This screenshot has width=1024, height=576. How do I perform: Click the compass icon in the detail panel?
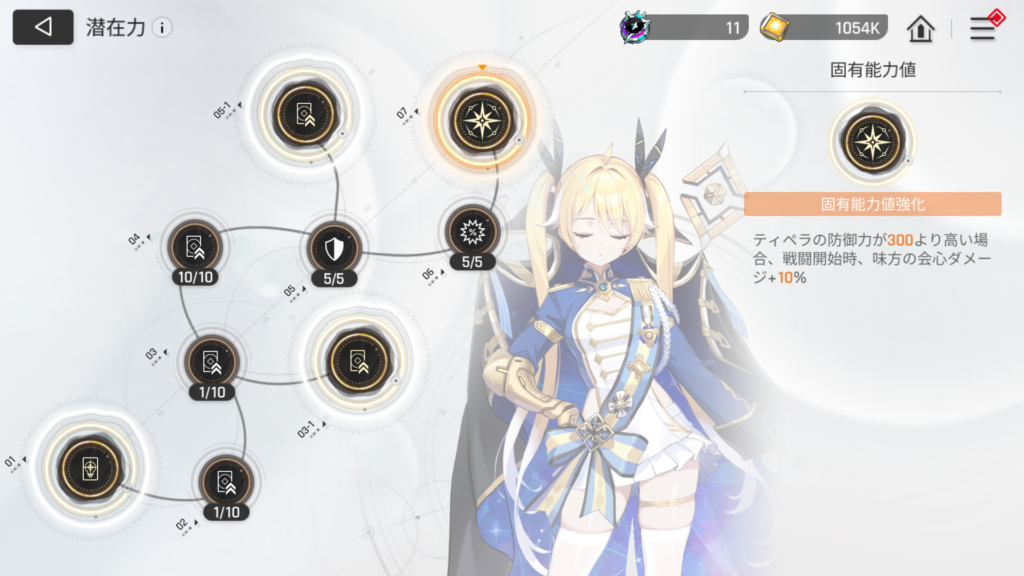tap(872, 139)
